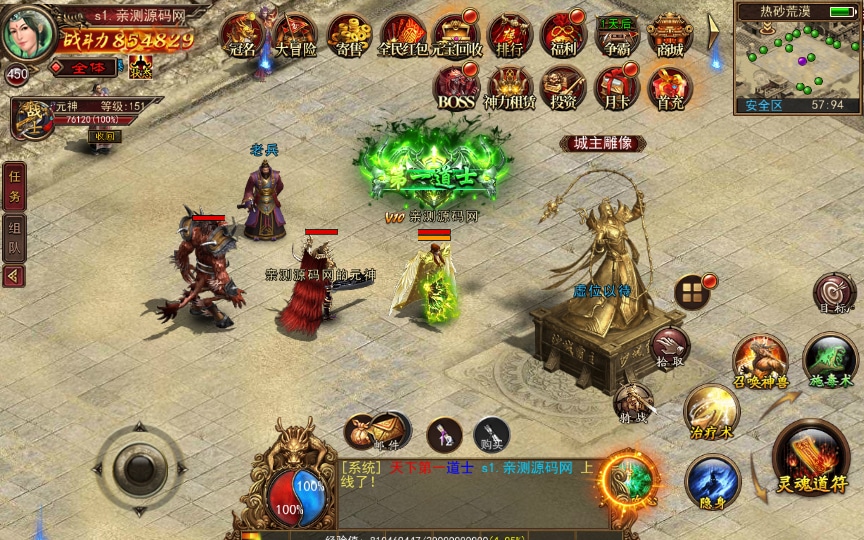Open the 组队 team tab
The width and height of the screenshot is (864, 540).
click(x=14, y=236)
